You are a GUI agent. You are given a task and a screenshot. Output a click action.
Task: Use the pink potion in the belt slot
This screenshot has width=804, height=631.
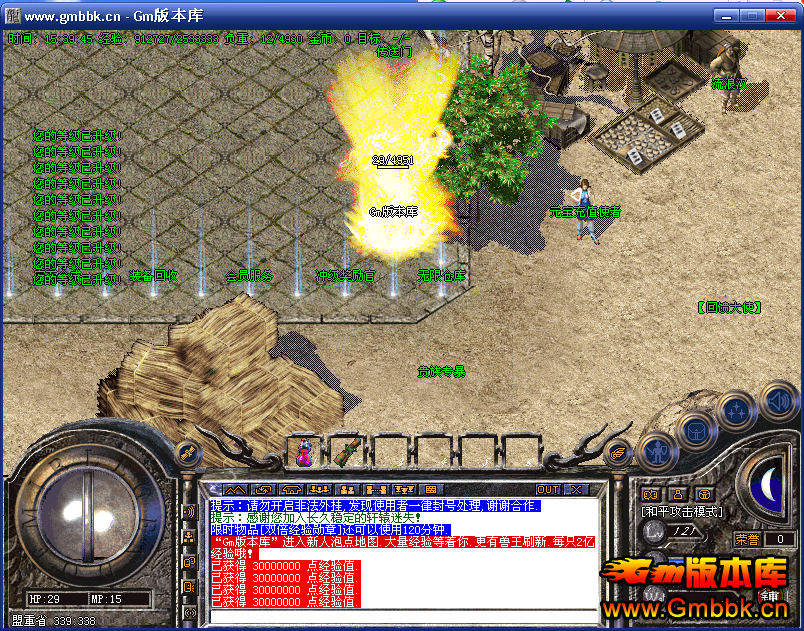click(x=303, y=453)
